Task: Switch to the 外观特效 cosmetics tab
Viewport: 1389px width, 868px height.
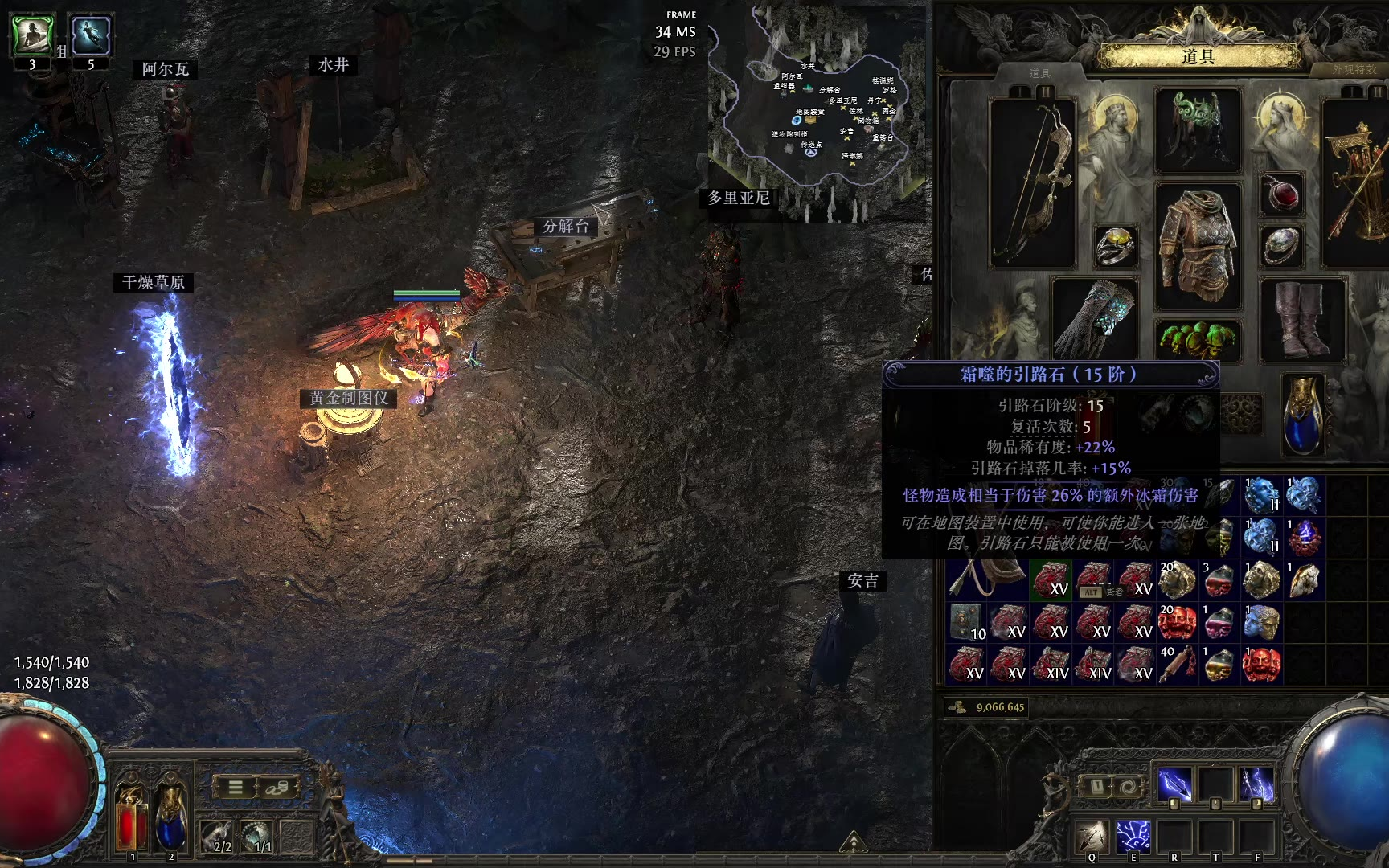Action: (1354, 70)
